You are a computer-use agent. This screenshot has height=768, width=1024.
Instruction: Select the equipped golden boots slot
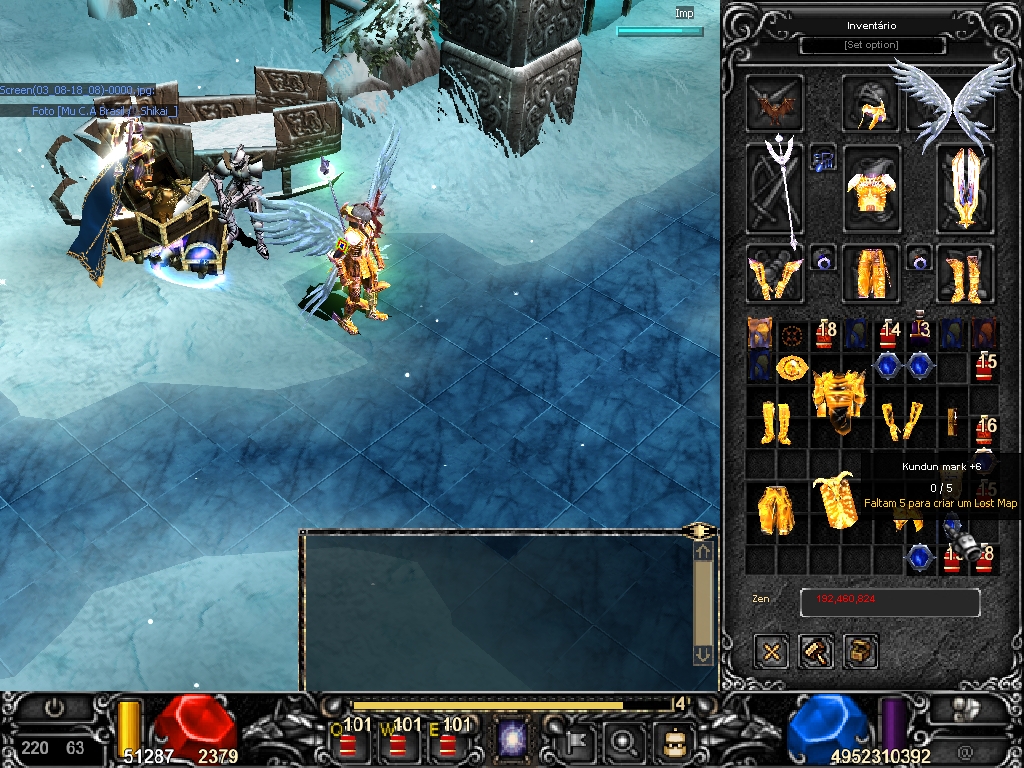point(966,274)
